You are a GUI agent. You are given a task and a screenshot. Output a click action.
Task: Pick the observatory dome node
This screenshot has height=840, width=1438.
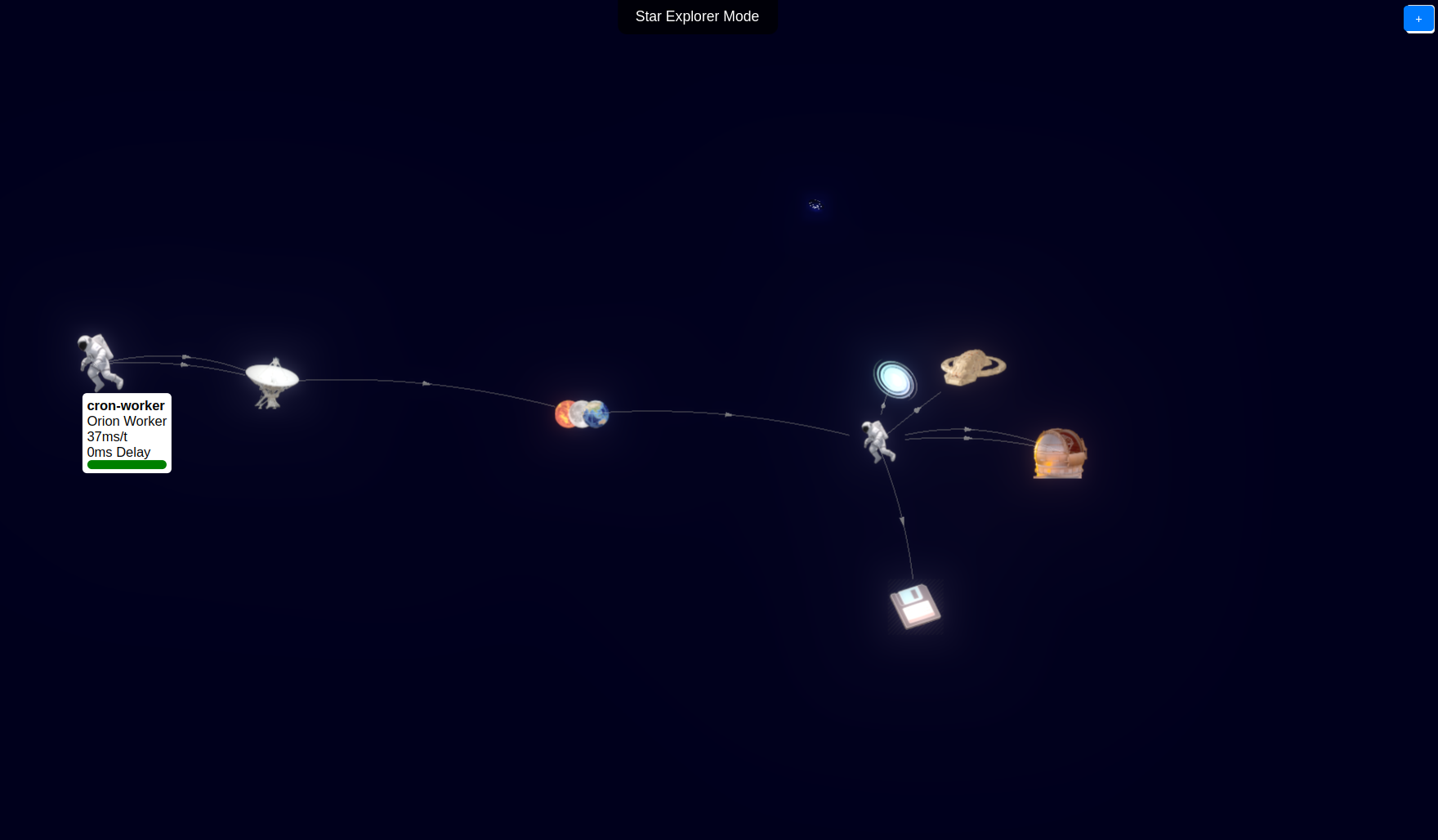(1059, 454)
